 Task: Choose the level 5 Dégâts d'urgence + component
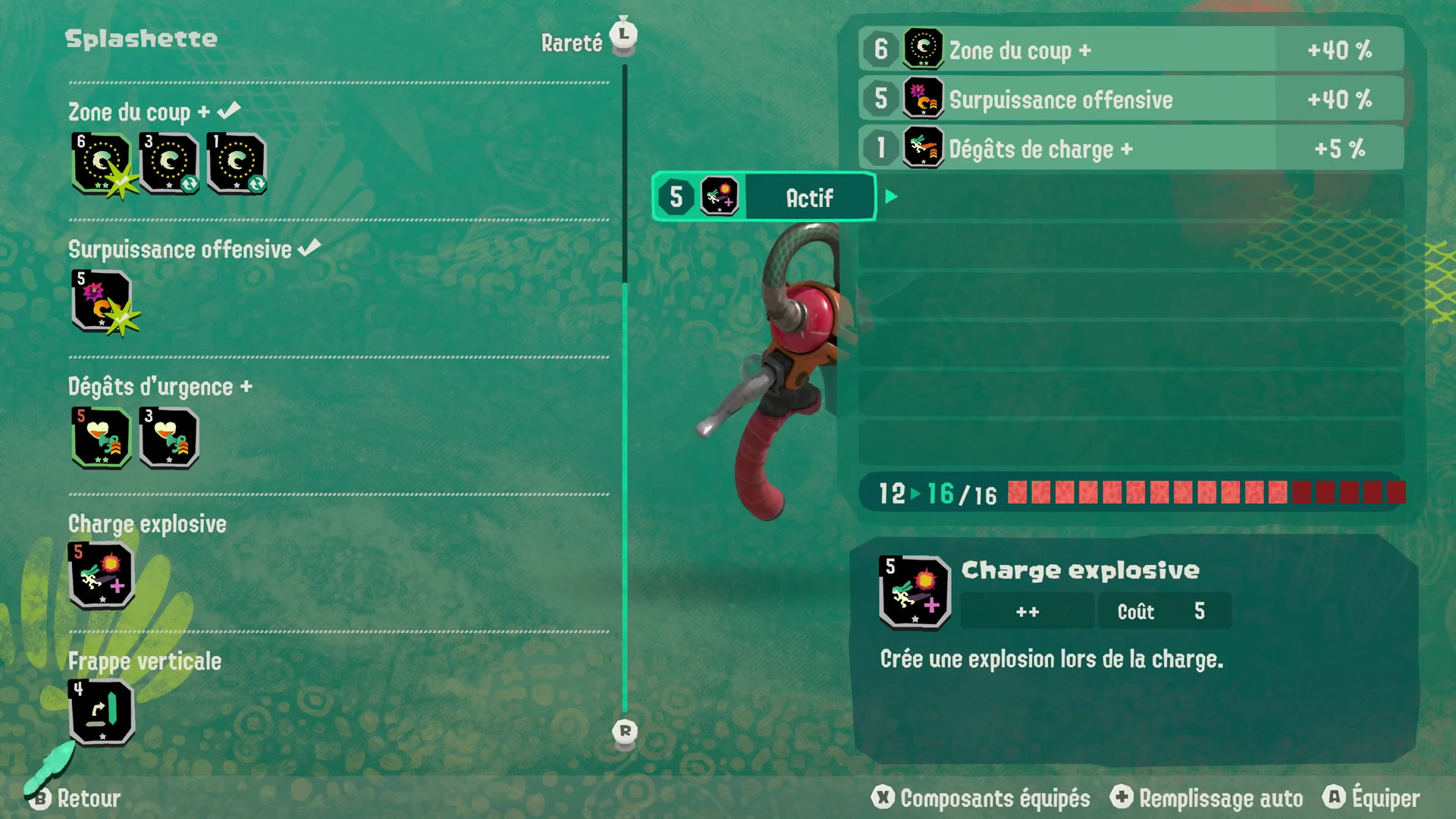(101, 438)
